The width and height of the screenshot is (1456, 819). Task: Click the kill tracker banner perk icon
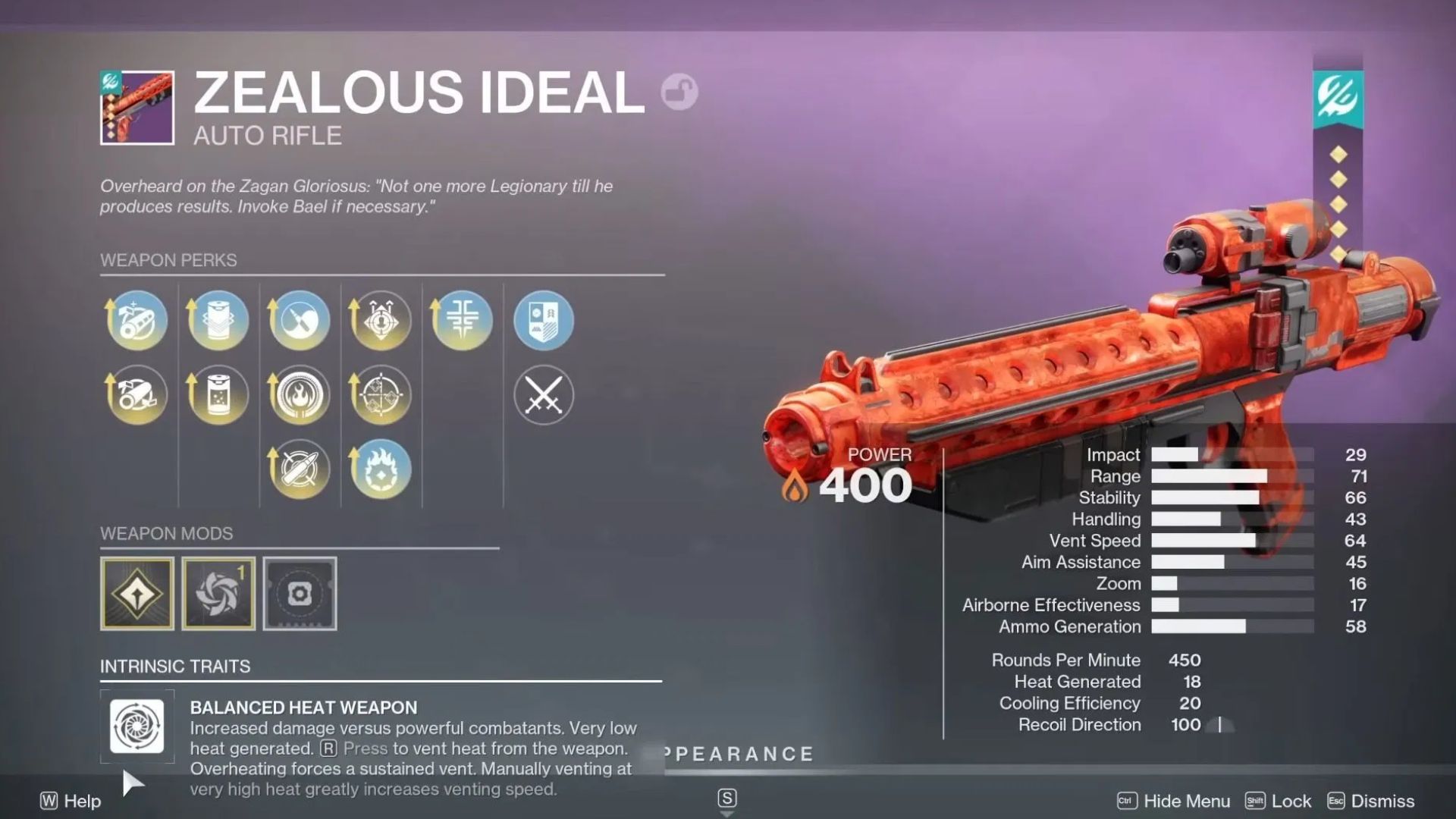click(x=543, y=321)
